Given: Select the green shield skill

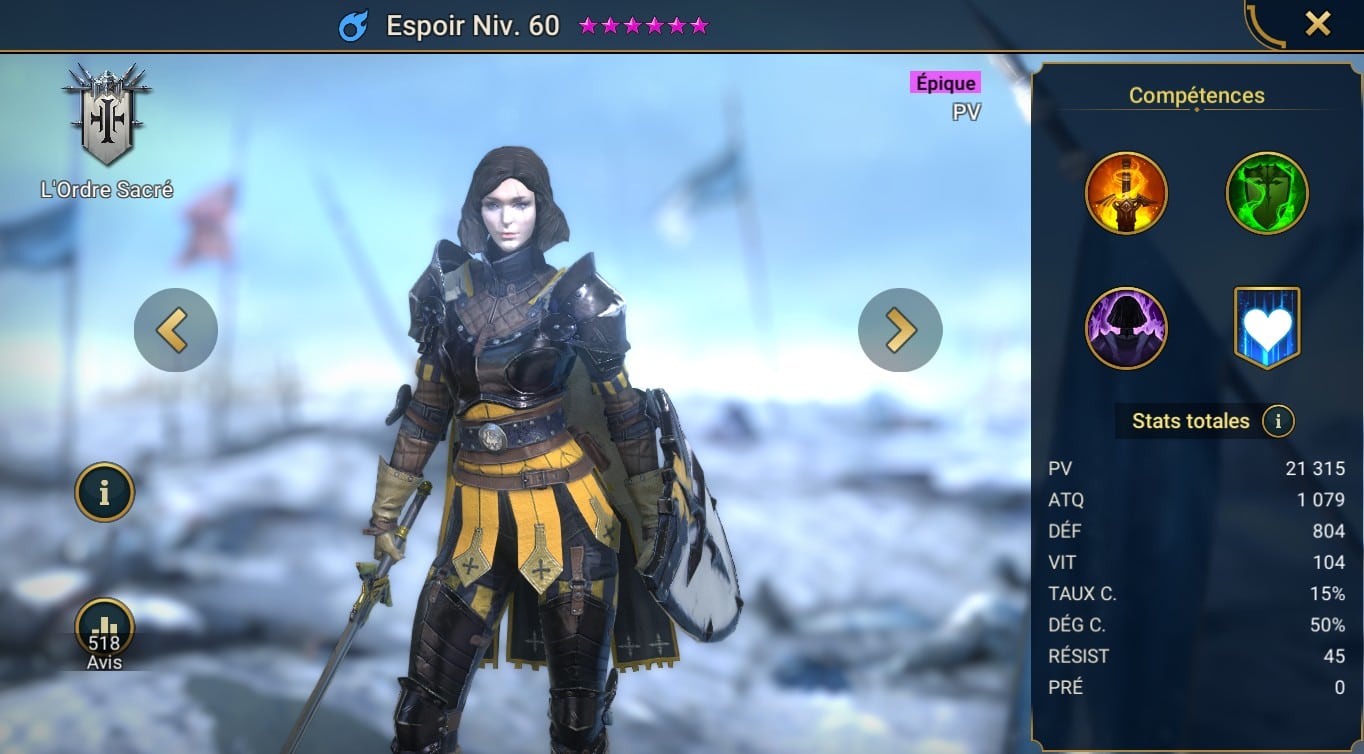Looking at the screenshot, I should point(1267,194).
